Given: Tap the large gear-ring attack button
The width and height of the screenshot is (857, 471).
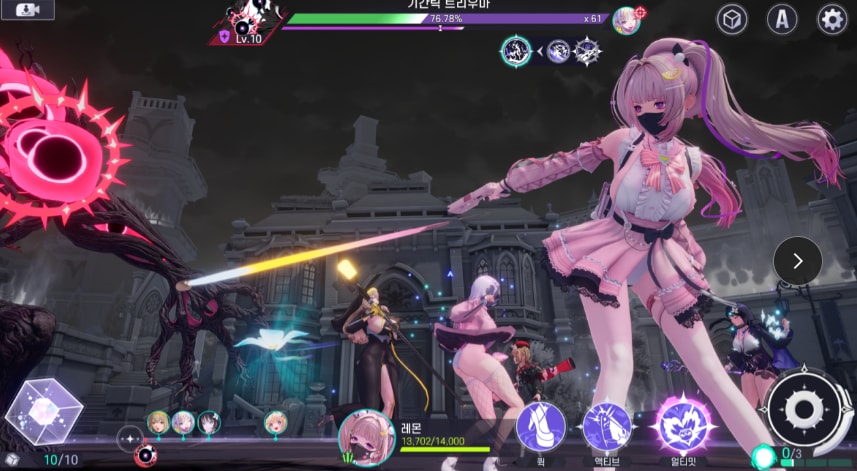Looking at the screenshot, I should 802,408.
